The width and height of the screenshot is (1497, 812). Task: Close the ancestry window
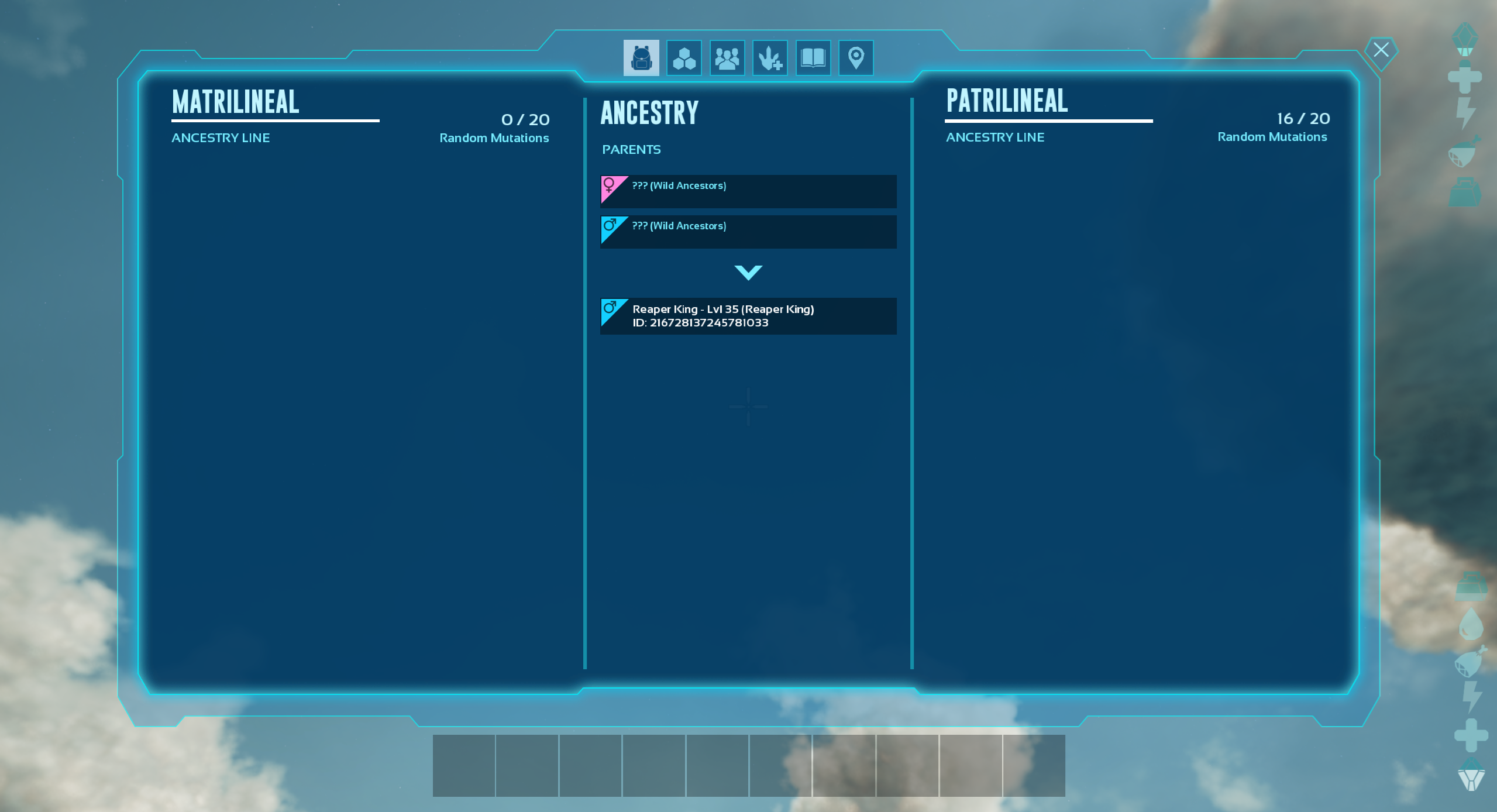pos(1381,50)
